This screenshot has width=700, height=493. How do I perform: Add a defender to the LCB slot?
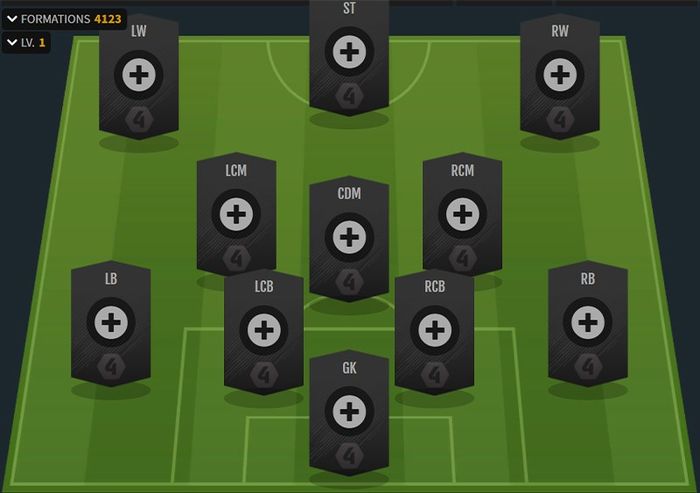point(263,329)
